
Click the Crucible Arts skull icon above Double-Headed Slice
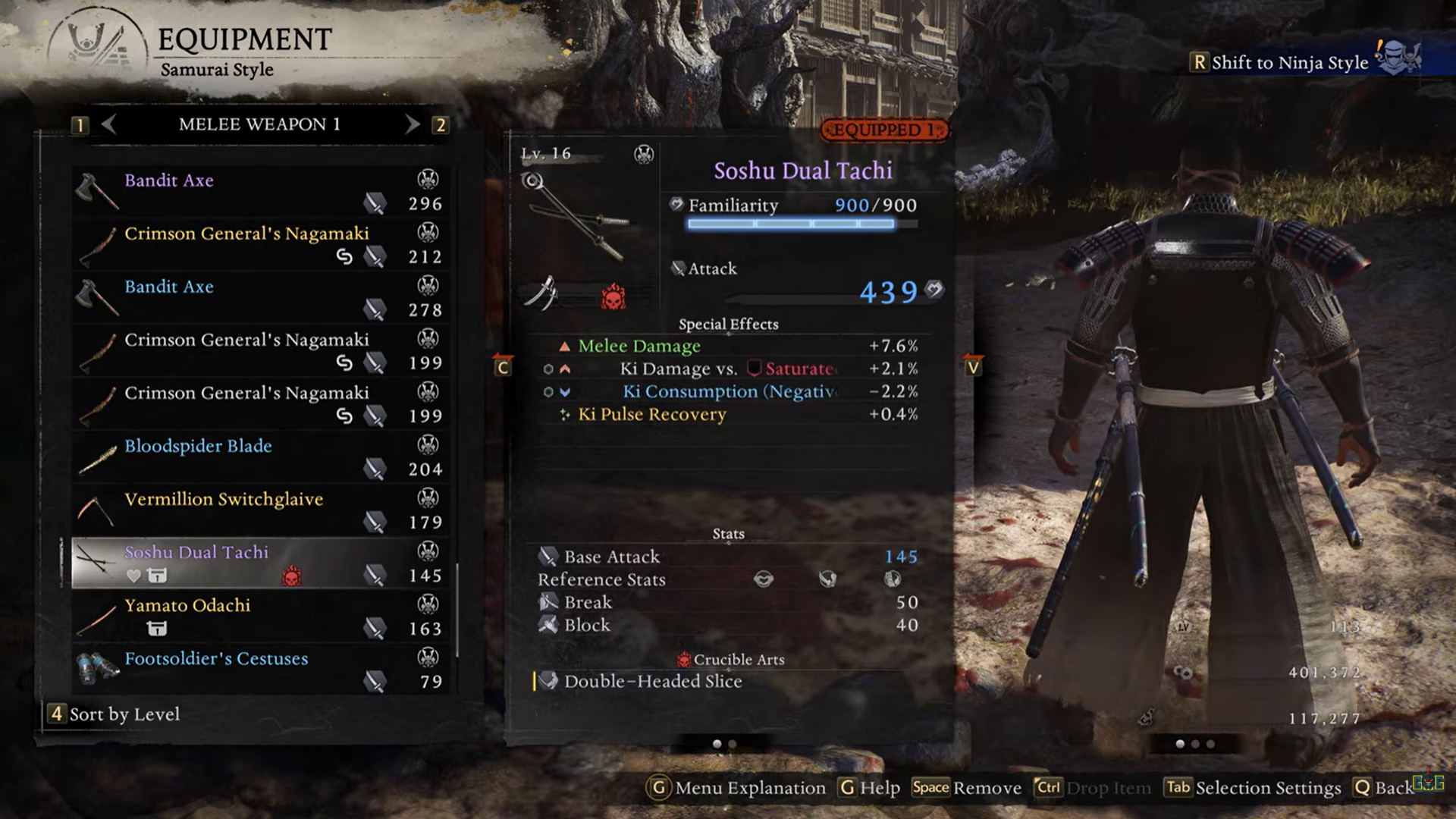pos(684,659)
